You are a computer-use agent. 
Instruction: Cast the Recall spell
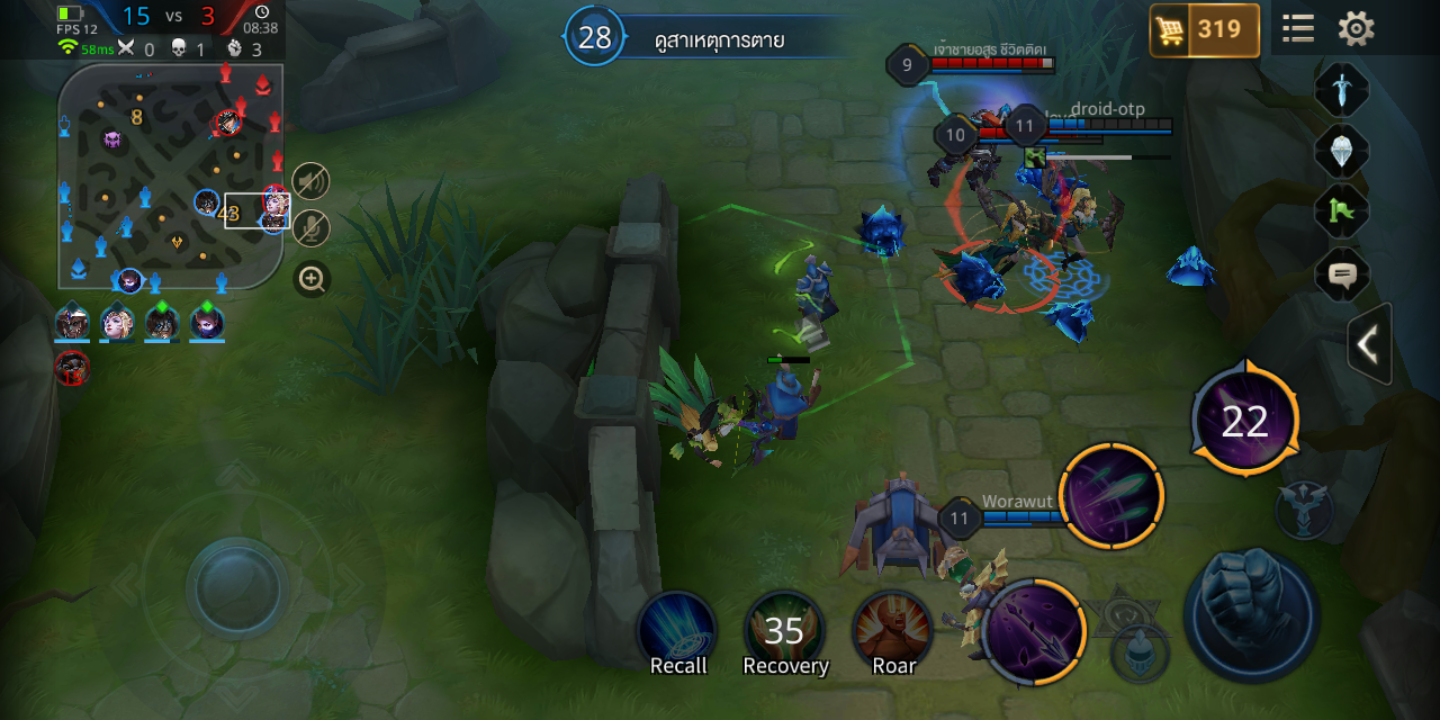(x=678, y=632)
